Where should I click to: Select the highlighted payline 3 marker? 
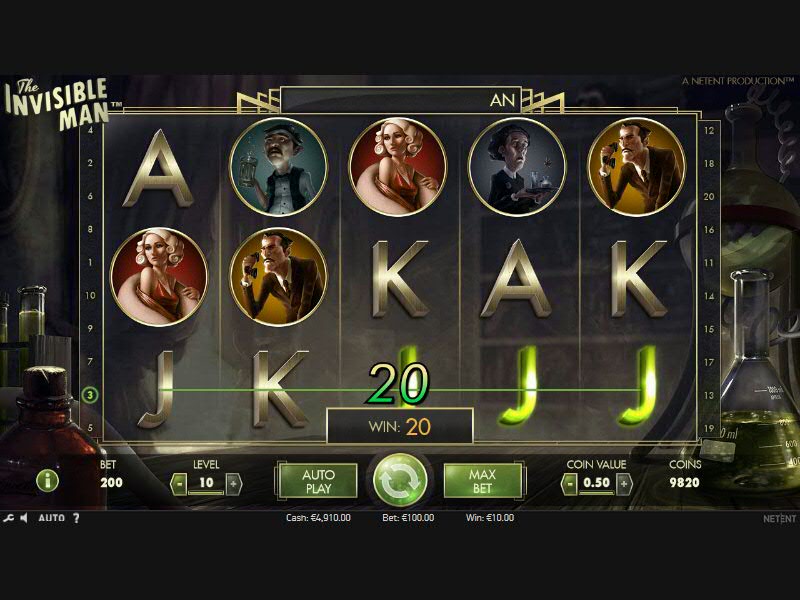pos(90,395)
